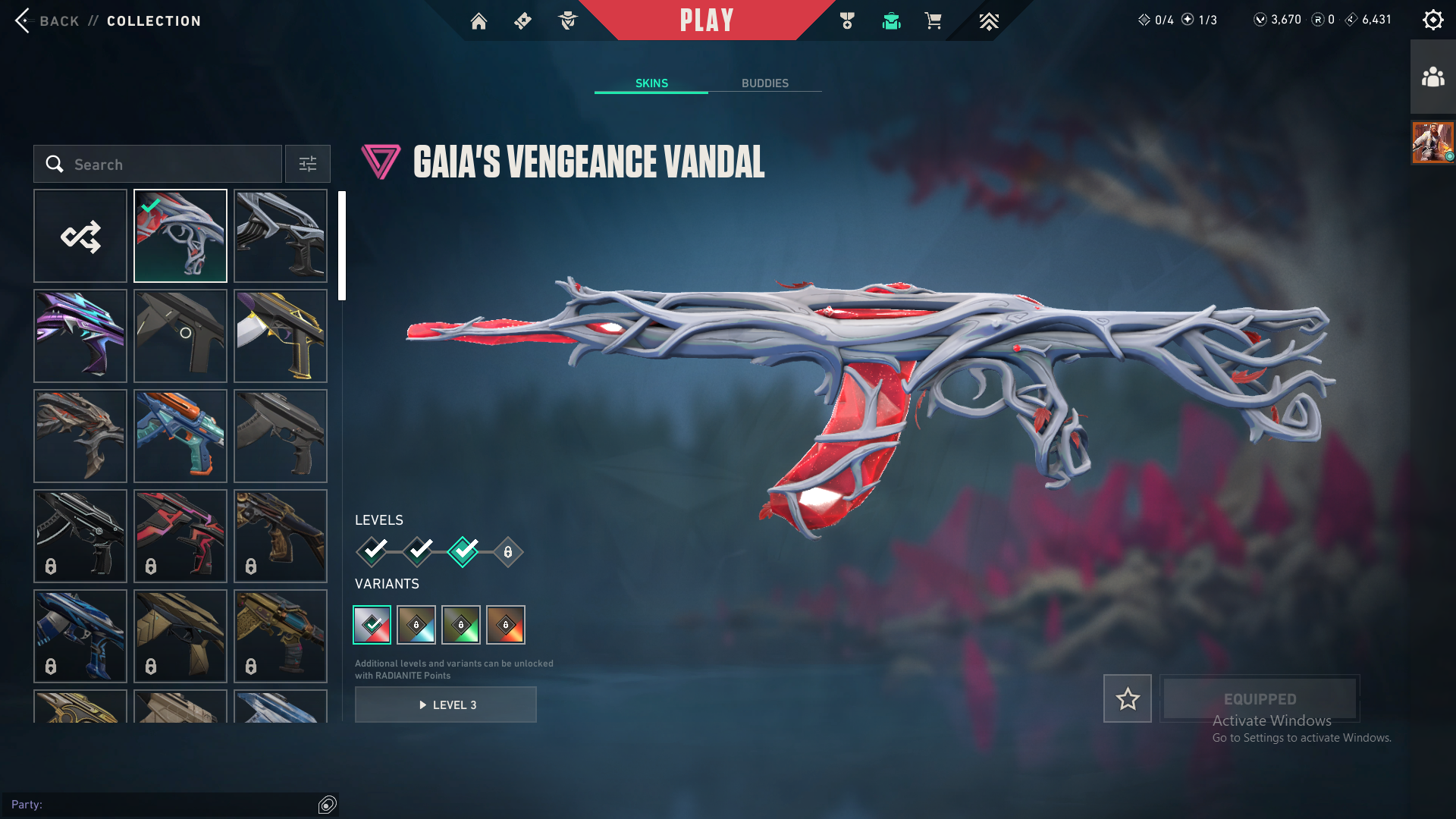Switch to the Buddies tab
Viewport: 1456px width, 819px height.
[764, 83]
